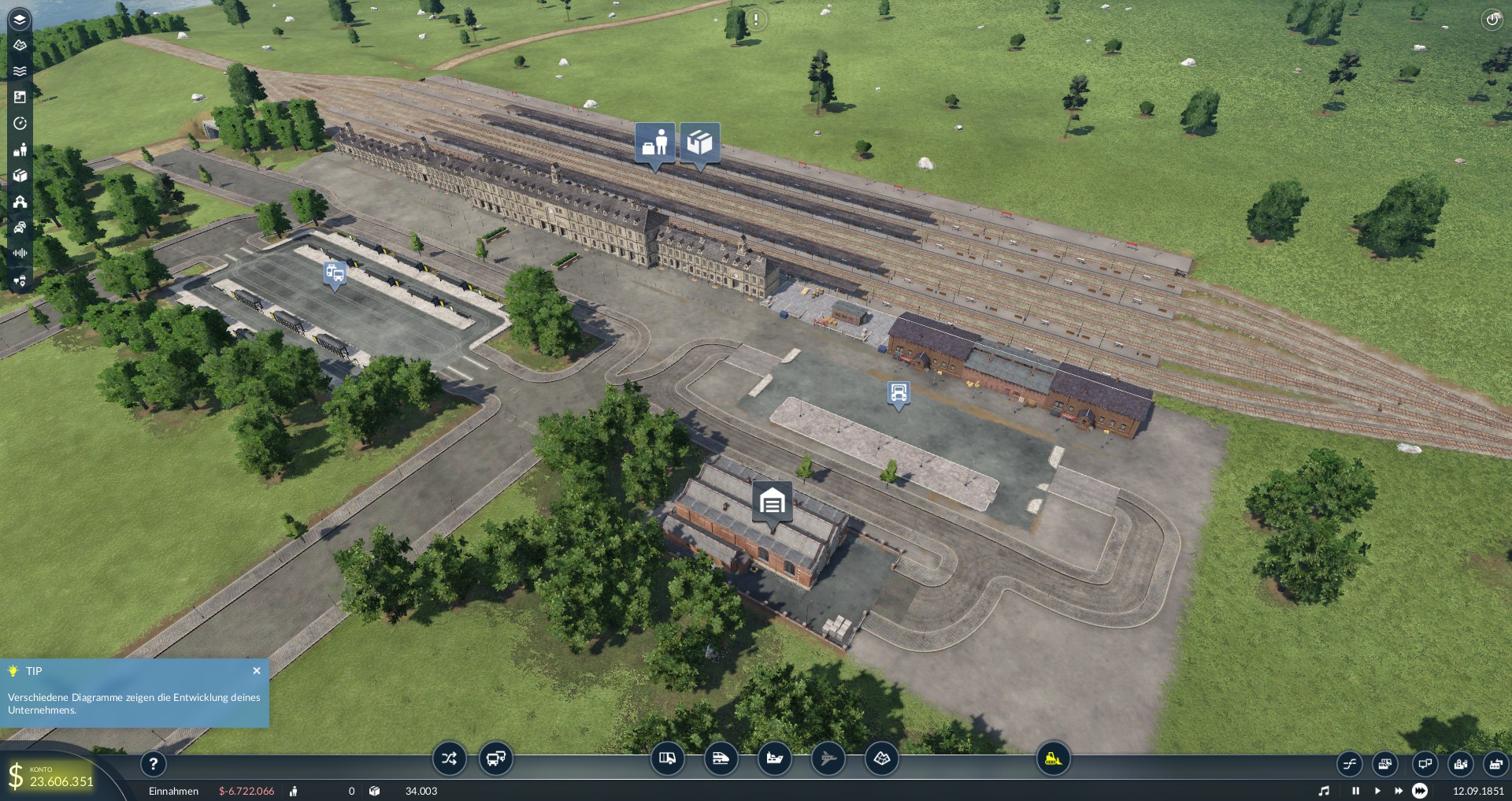Toggle the cargo box layer in the sidebar
The height and width of the screenshot is (801, 1512).
click(x=20, y=176)
